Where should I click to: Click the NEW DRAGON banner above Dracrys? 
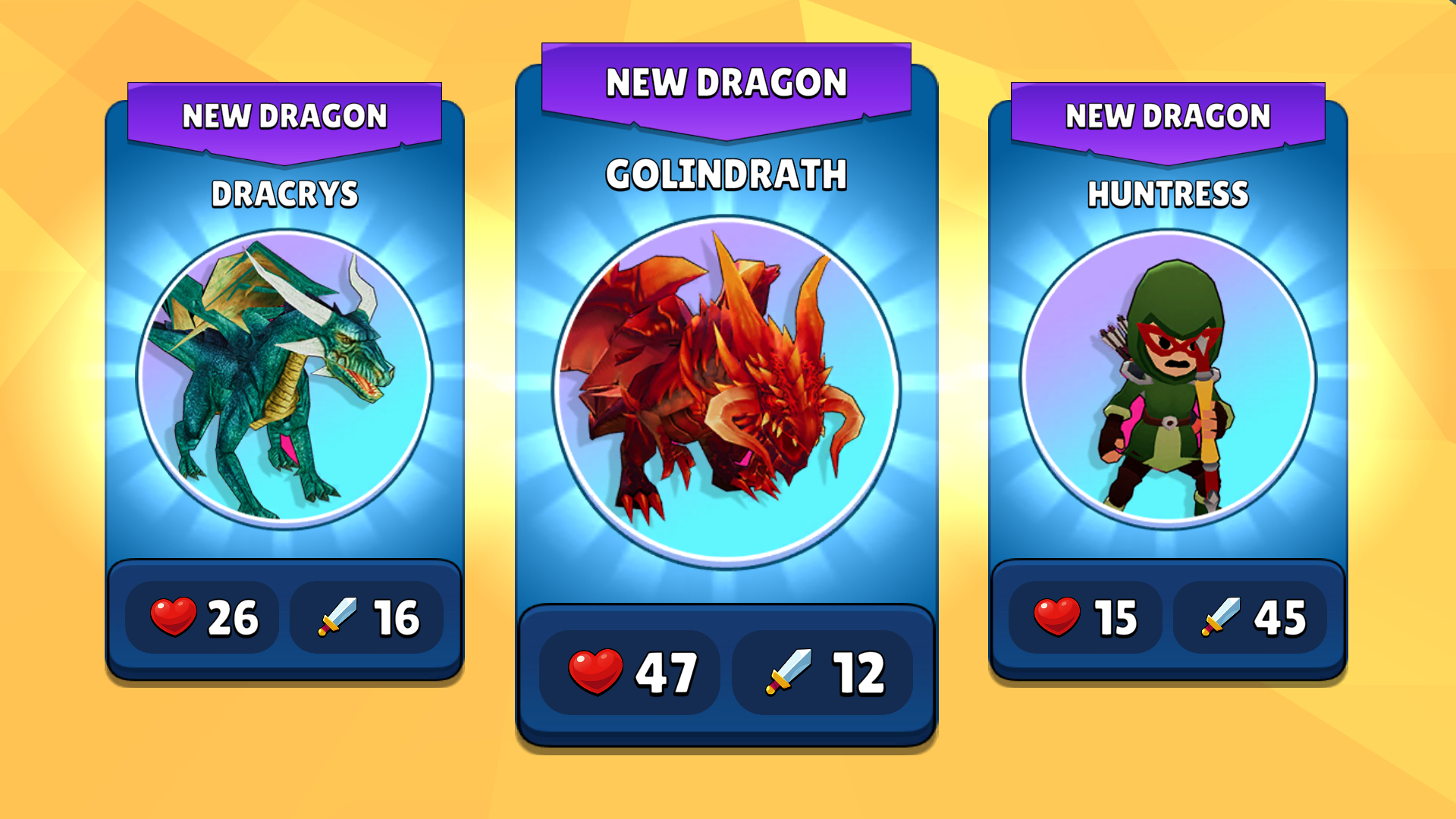[286, 118]
